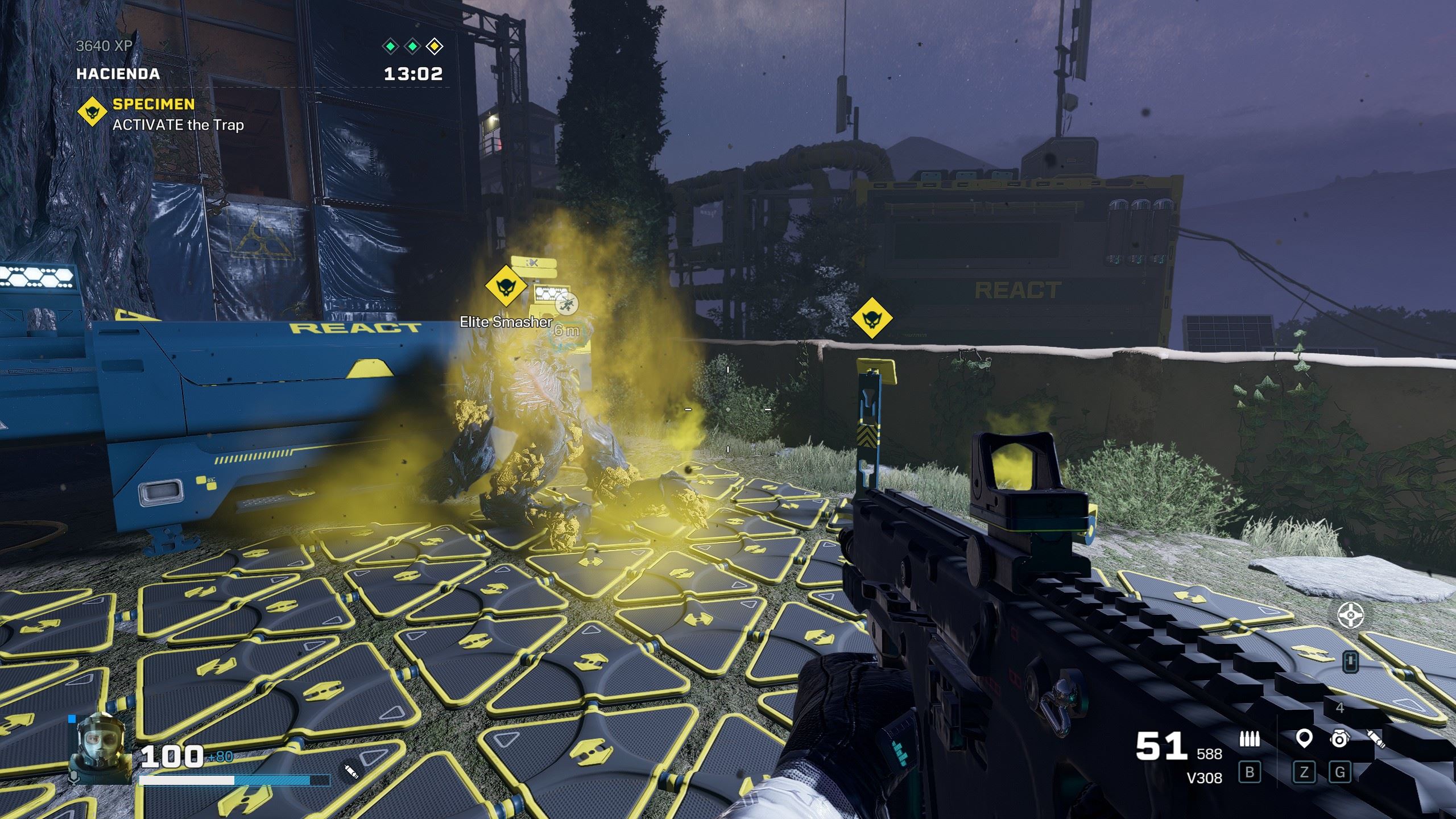Select the syringe icon in the gadget row

1376,739
